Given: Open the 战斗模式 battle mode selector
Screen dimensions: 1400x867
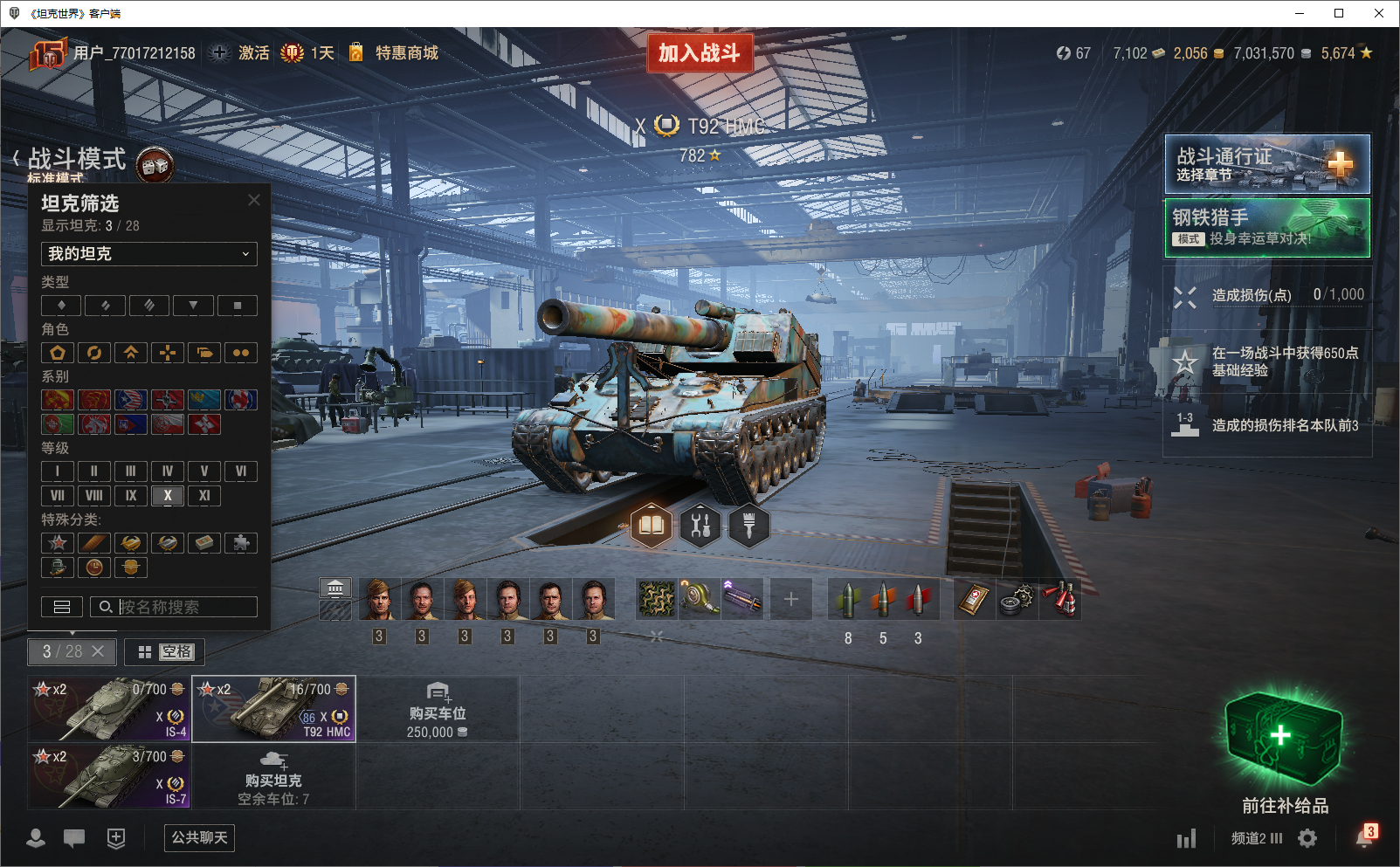Looking at the screenshot, I should 77,160.
